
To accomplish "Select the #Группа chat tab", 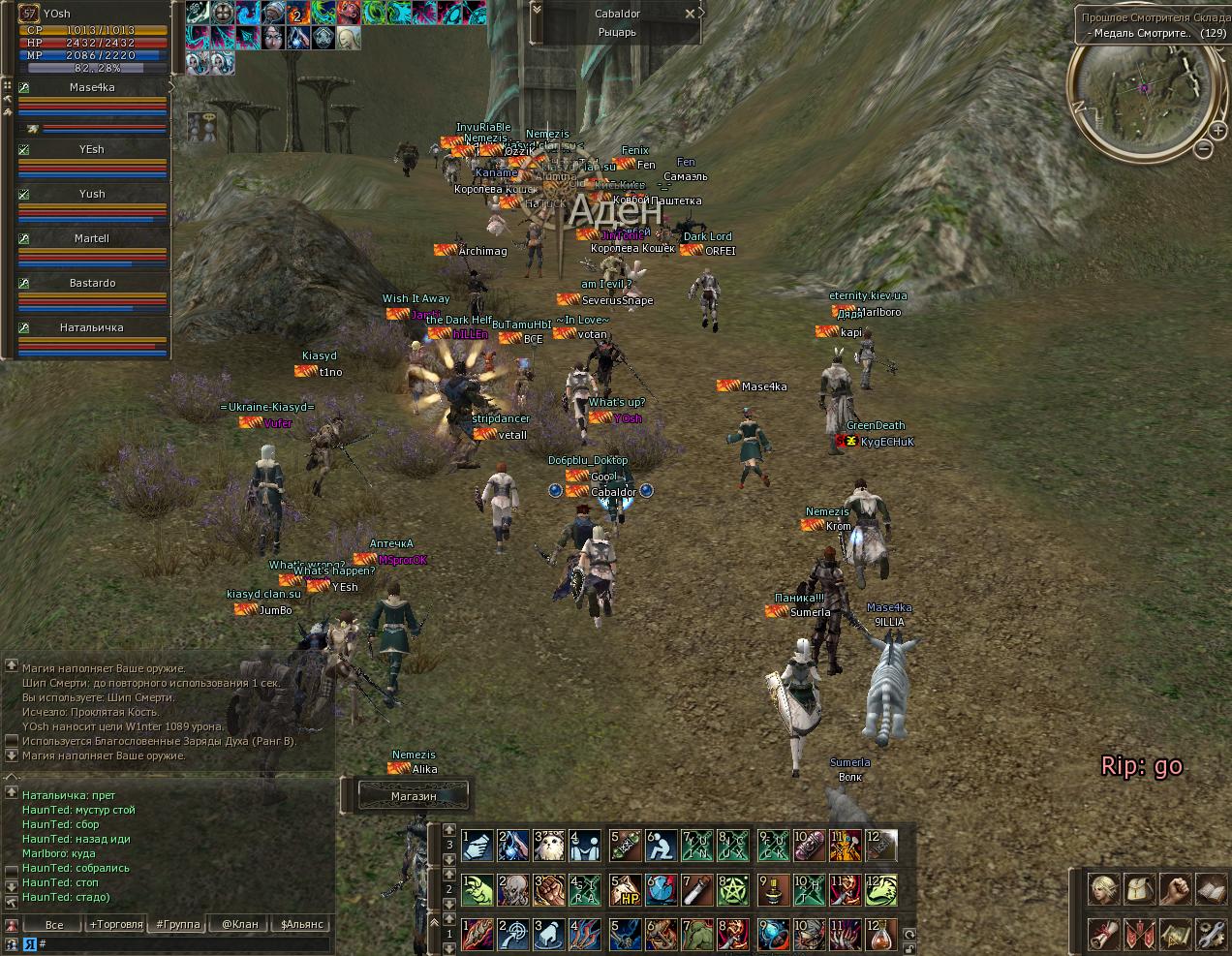I will point(178,924).
